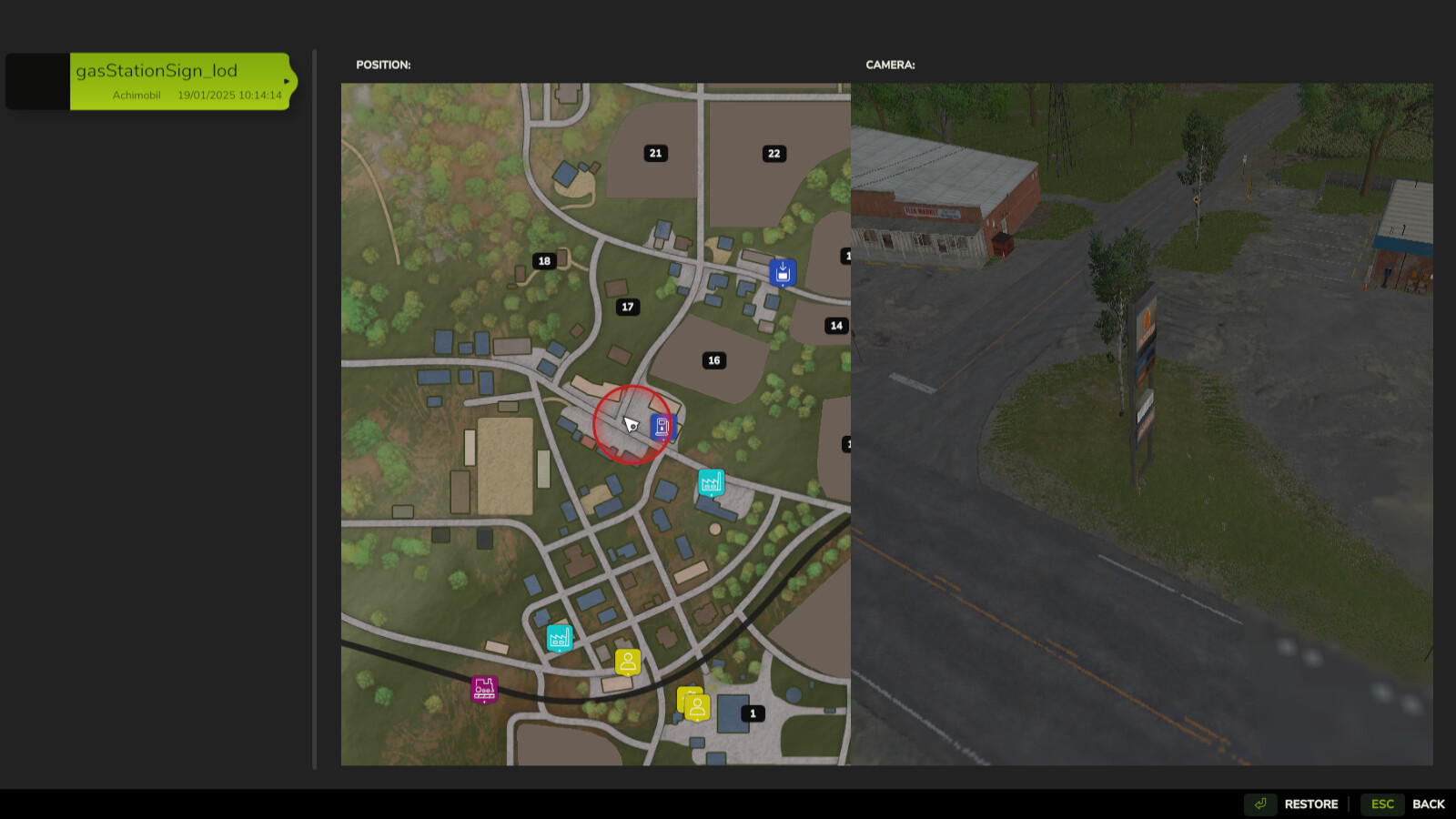The width and height of the screenshot is (1456, 819).
Task: Select BACK in the bottom-right corner
Action: point(1430,804)
